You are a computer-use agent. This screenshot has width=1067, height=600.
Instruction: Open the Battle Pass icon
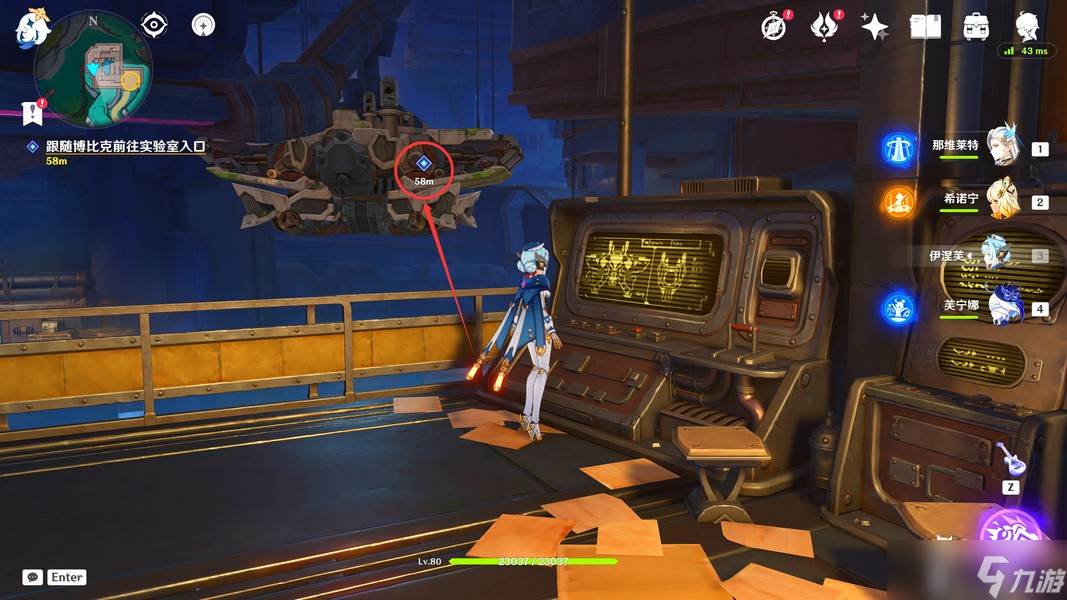pos(824,26)
